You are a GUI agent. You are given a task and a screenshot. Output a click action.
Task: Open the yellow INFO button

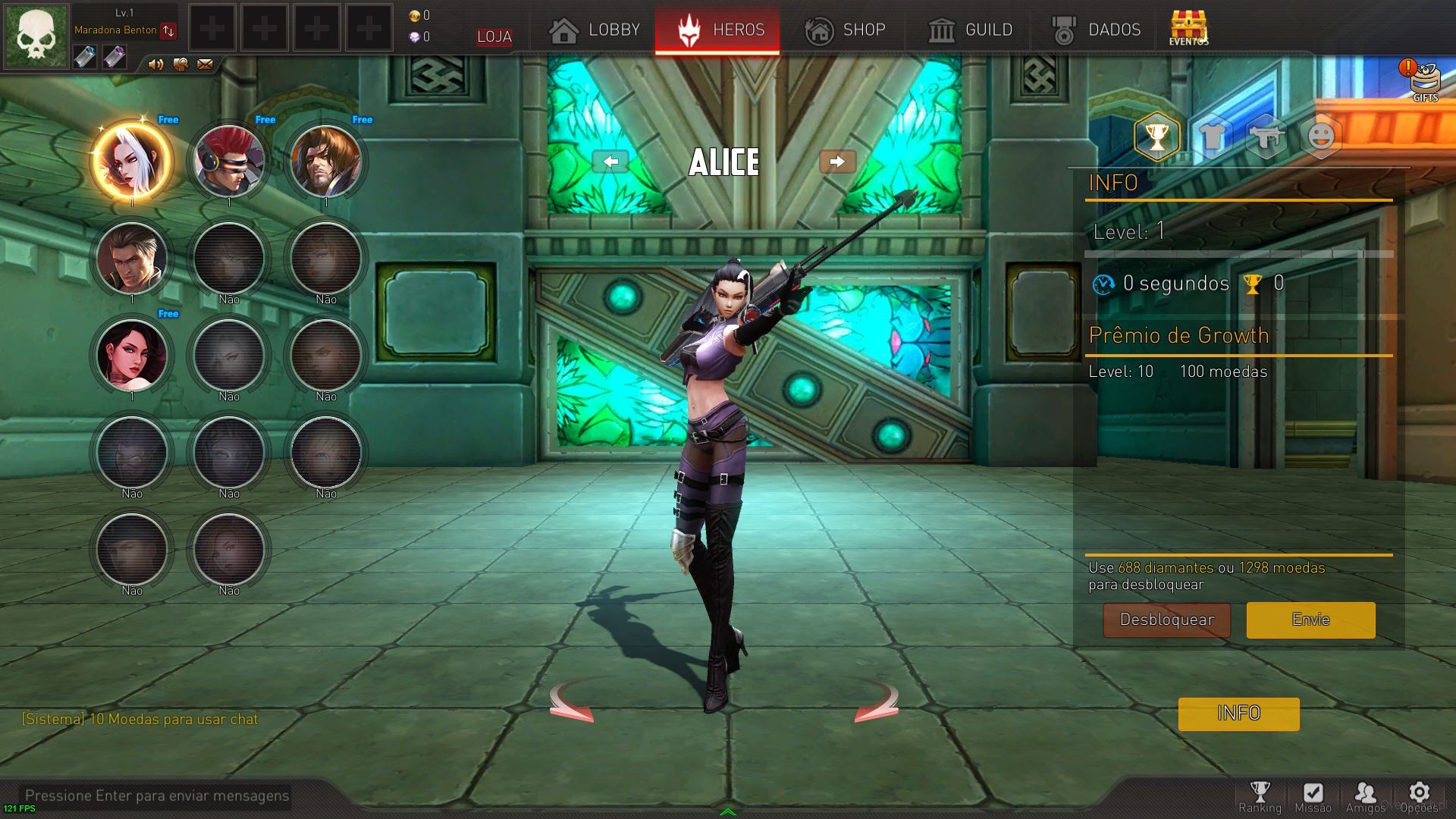coord(1238,714)
